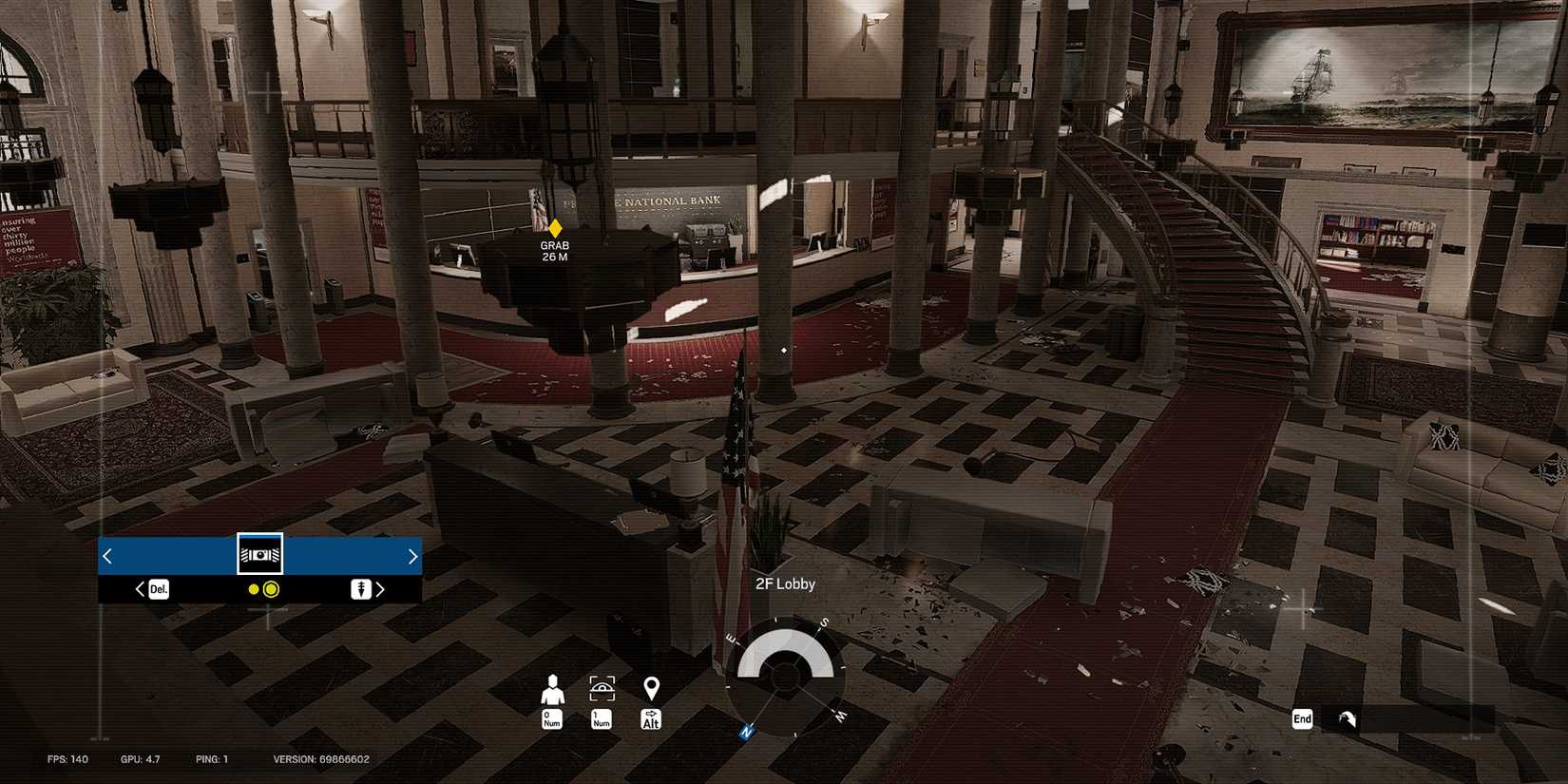Click the location ping icon above Alt
The width and height of the screenshot is (1568, 784).
[651, 685]
